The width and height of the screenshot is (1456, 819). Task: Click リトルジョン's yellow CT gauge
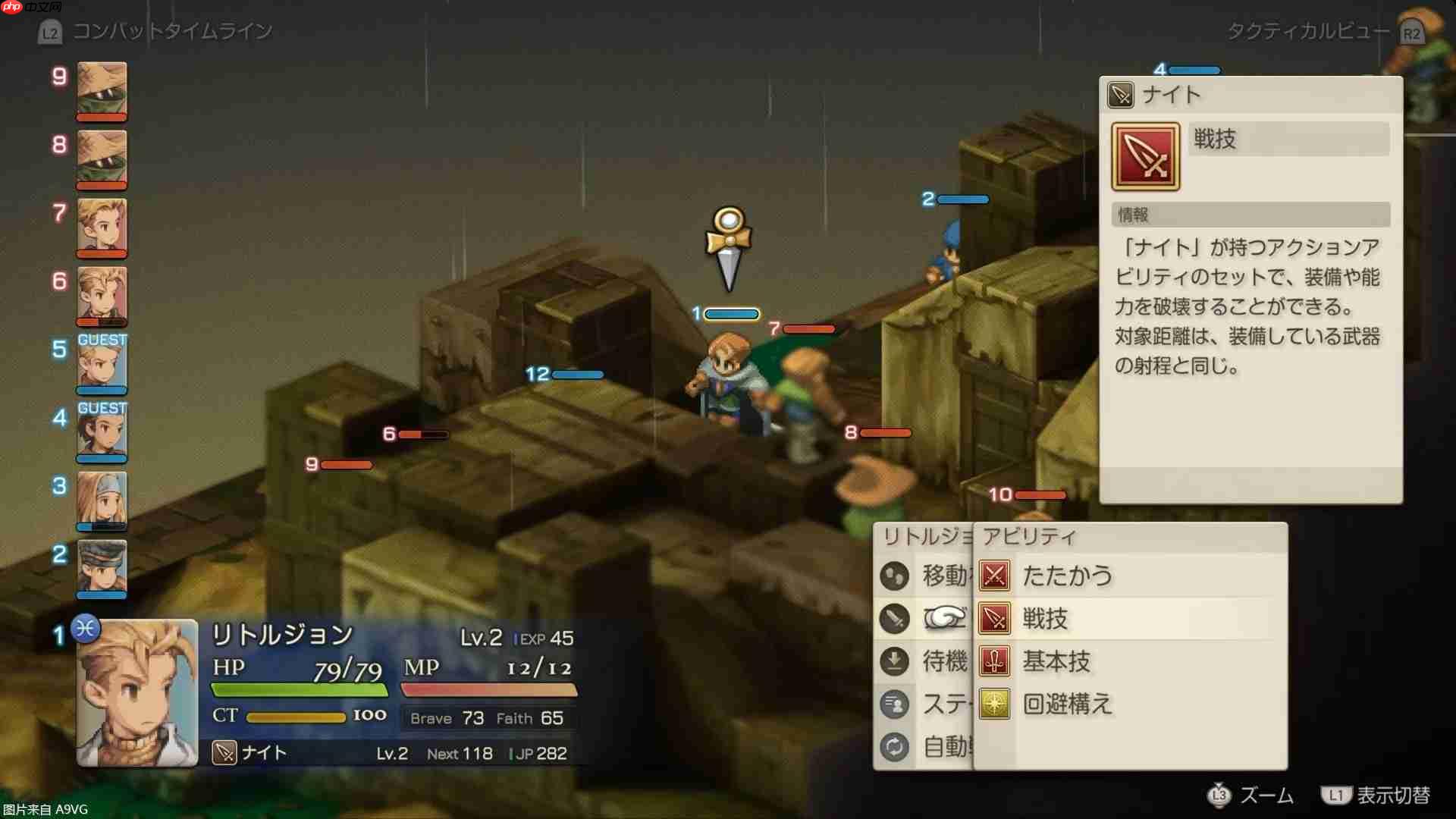[296, 716]
